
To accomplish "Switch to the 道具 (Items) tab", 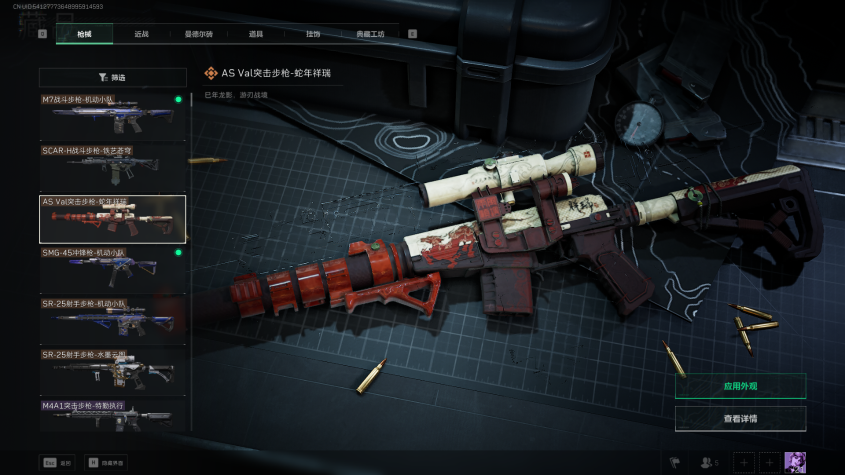I will [256, 34].
